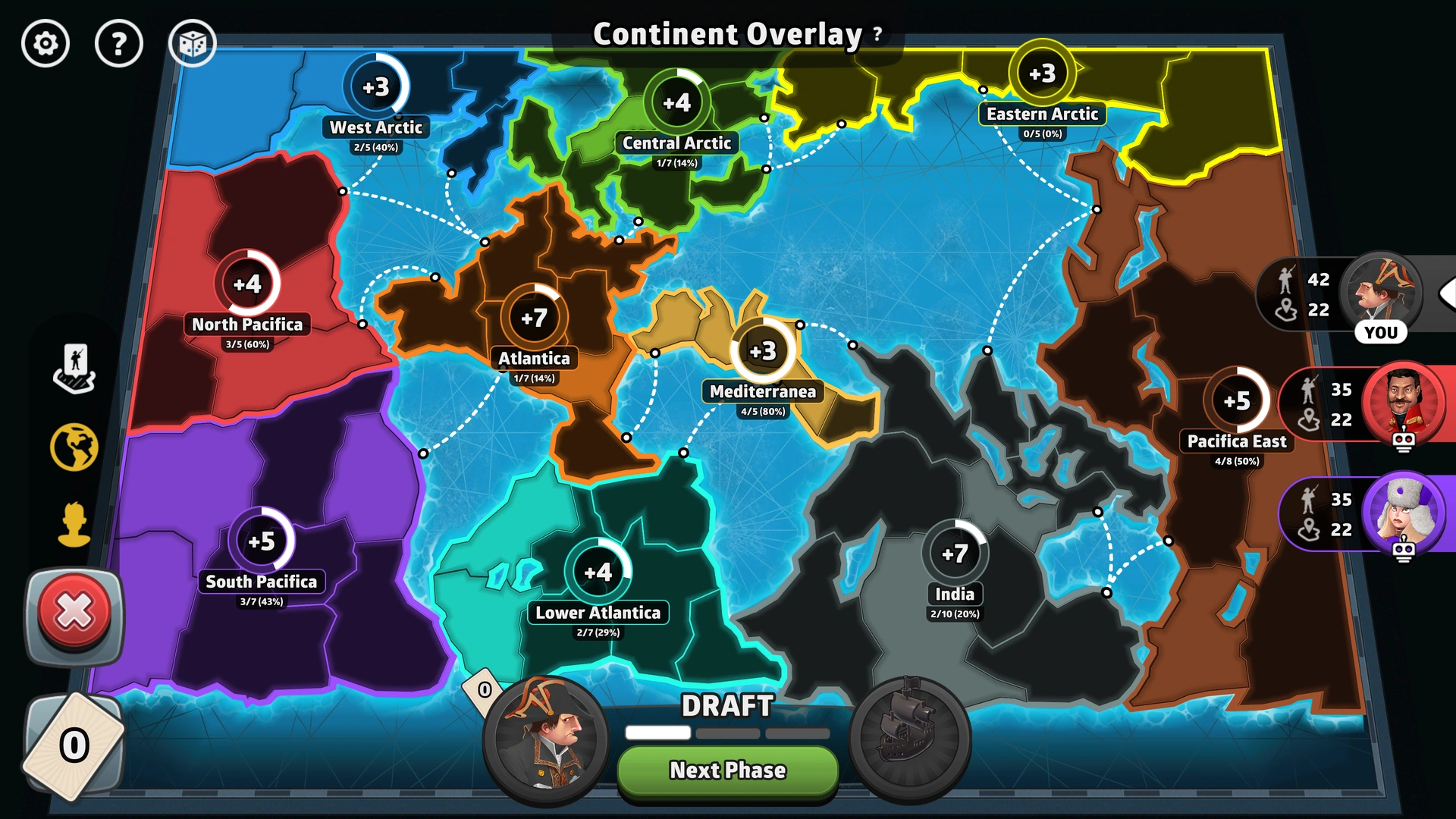Click the dice icon in the top left
This screenshot has width=1456, height=819.
[x=193, y=43]
